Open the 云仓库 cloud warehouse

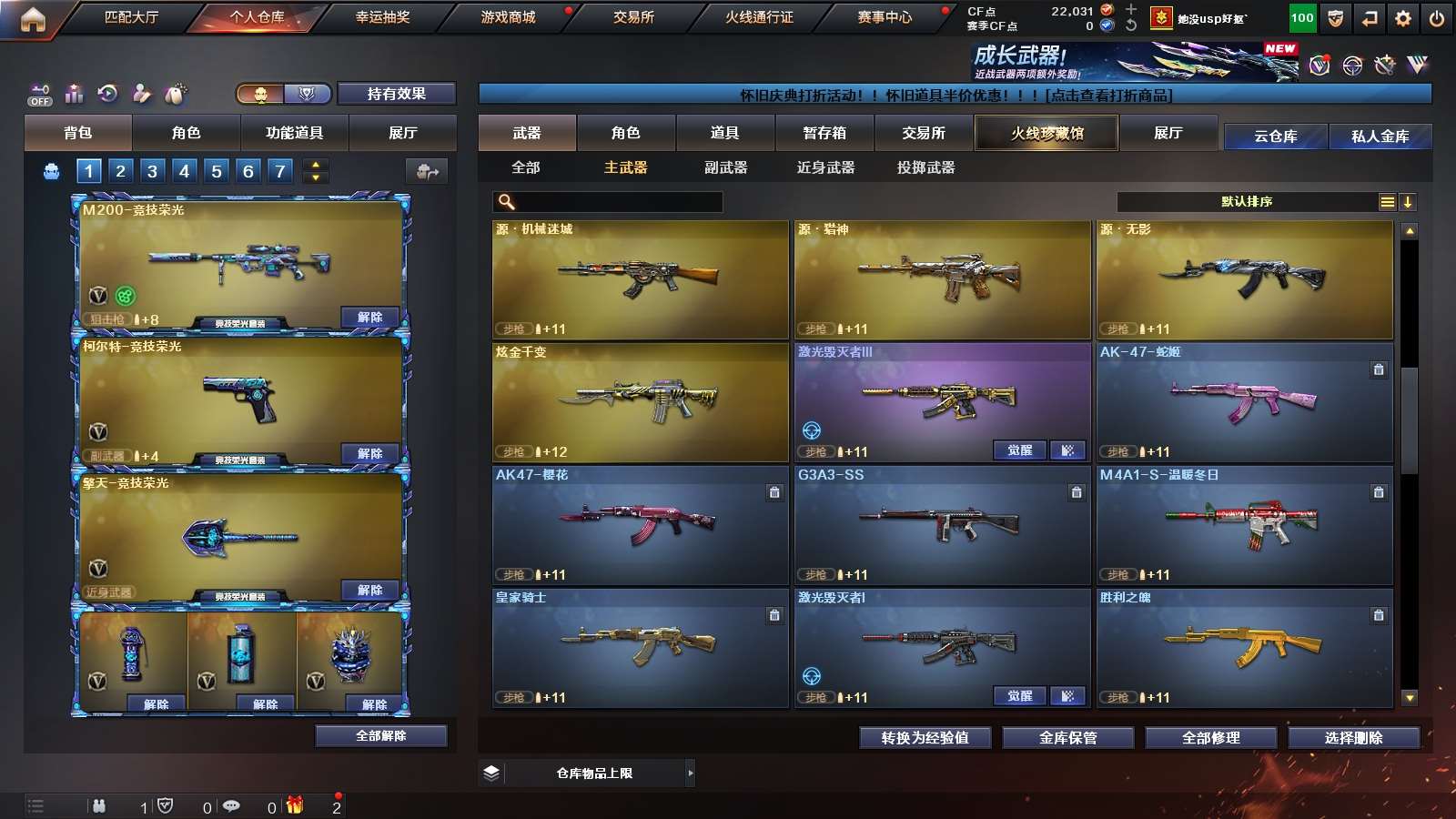coord(1275,136)
